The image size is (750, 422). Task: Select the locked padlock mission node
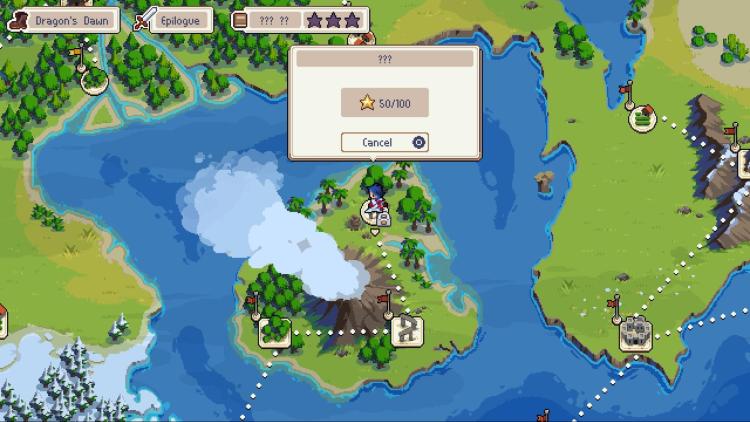[x=376, y=213]
